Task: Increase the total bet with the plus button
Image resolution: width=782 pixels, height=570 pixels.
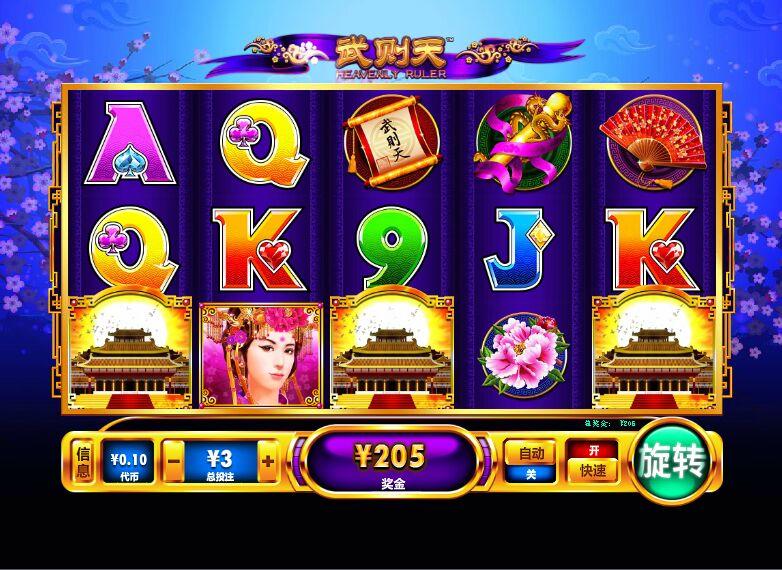Action: click(267, 462)
